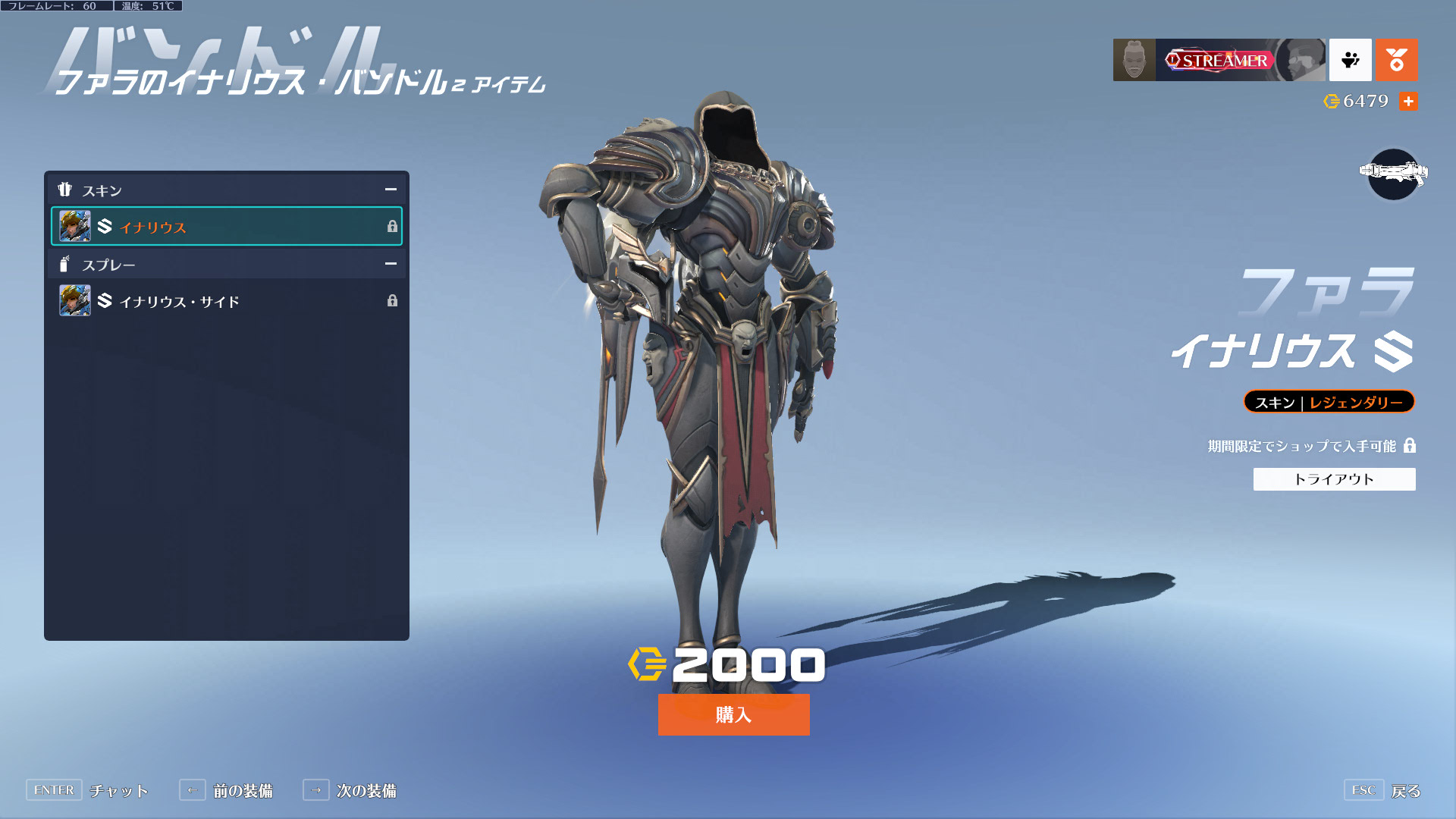Collapse the スキン section
1456x819 pixels.
pyautogui.click(x=391, y=190)
